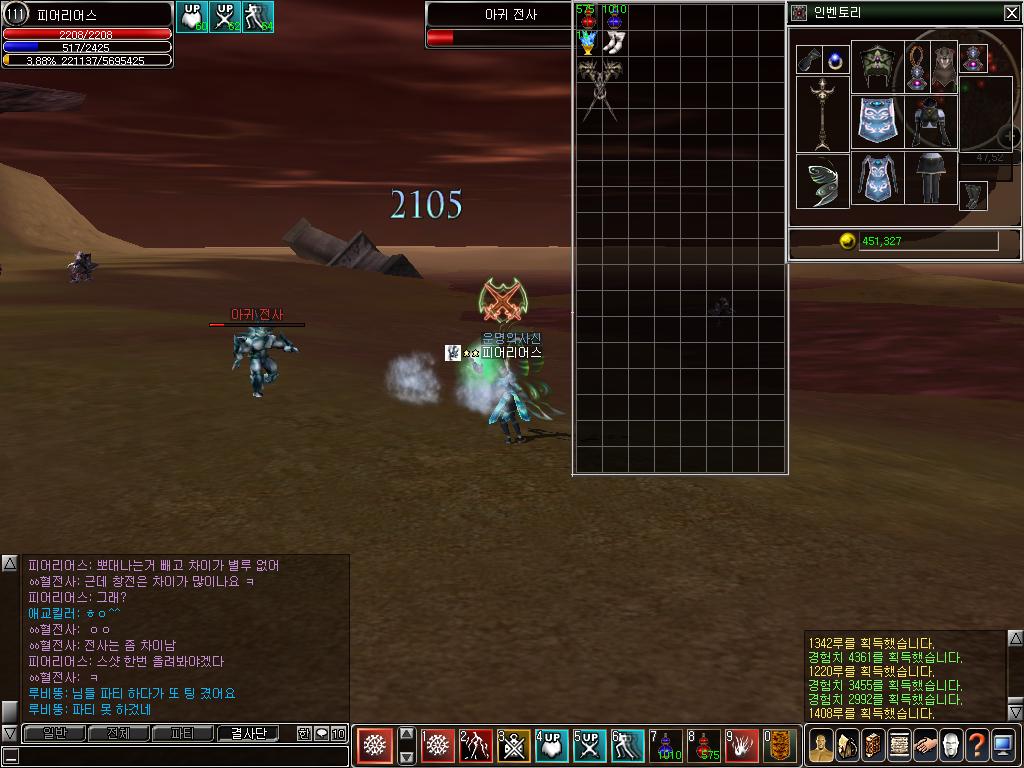The width and height of the screenshot is (1024, 768).
Task: Open the handshake trade menu button
Action: coord(925,745)
